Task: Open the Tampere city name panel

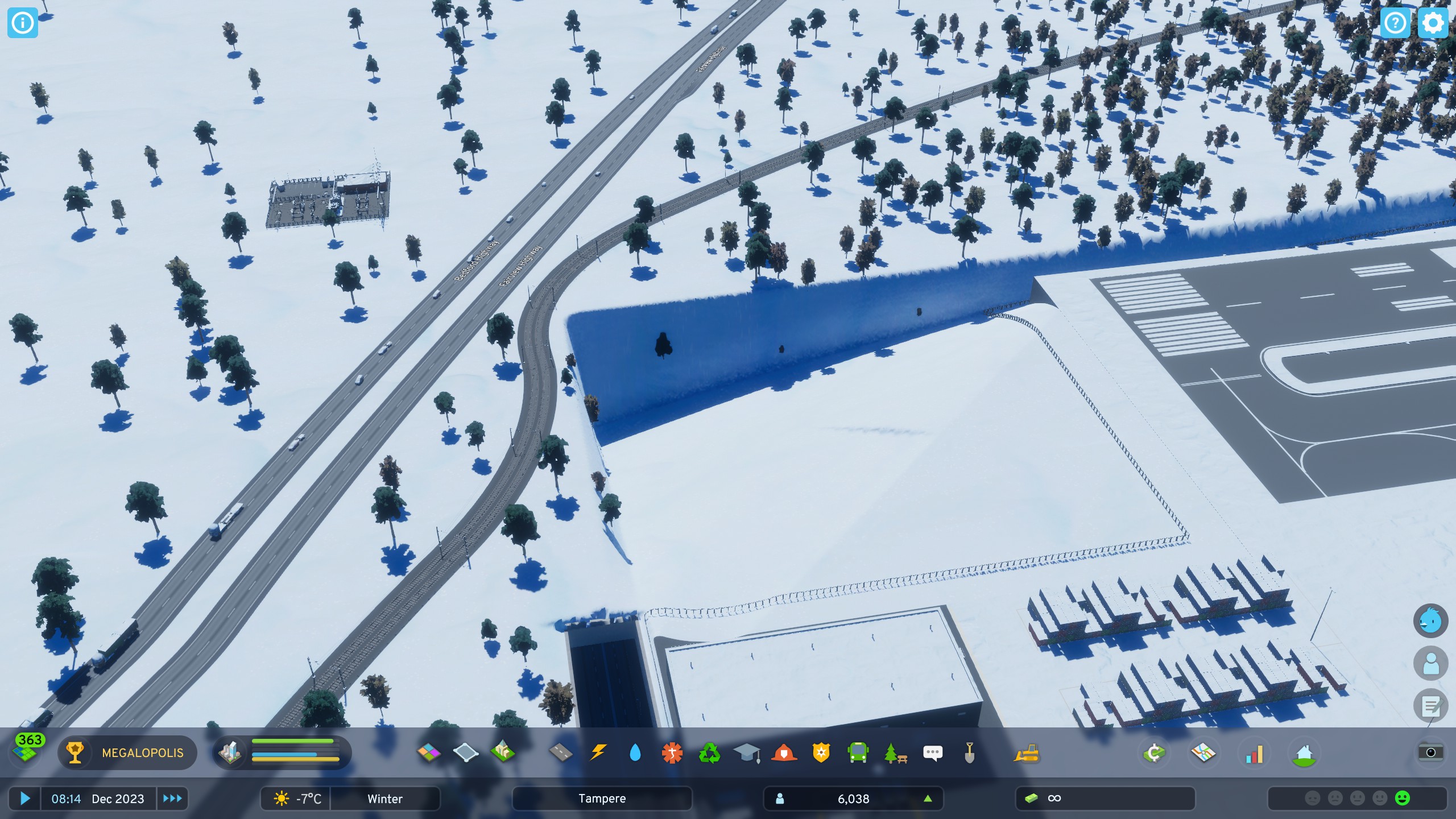Action: tap(603, 799)
